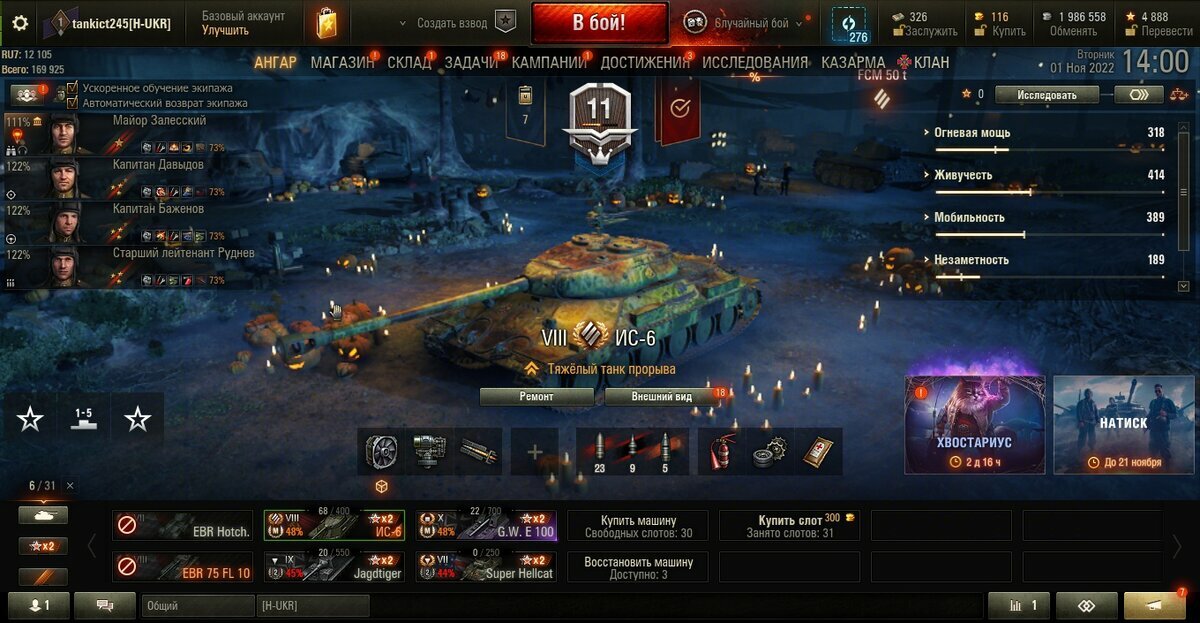This screenshot has width=1200, height=623.
Task: Click the Исследовать button
Action: 1048,95
